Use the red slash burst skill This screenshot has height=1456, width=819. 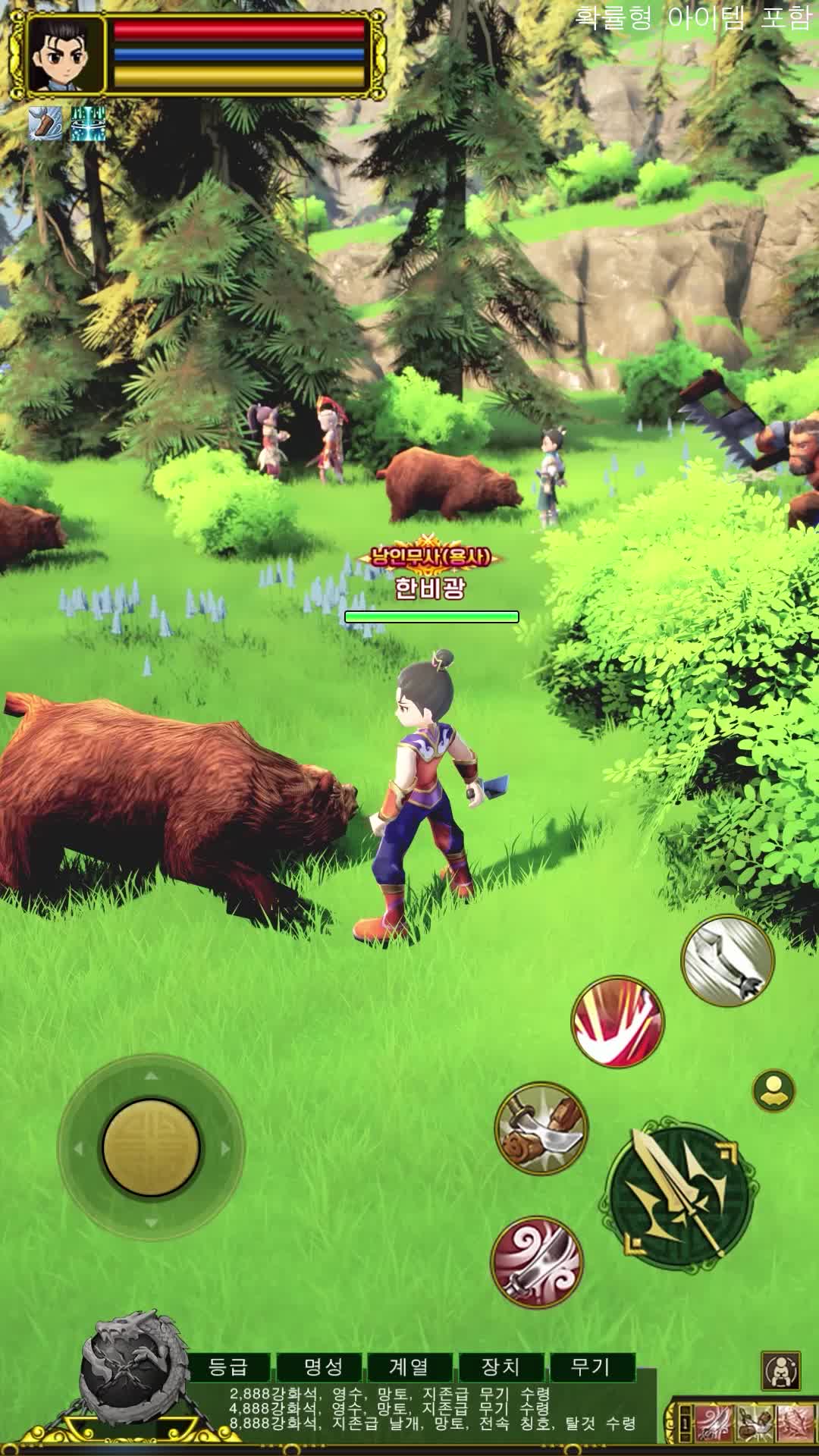(617, 1021)
